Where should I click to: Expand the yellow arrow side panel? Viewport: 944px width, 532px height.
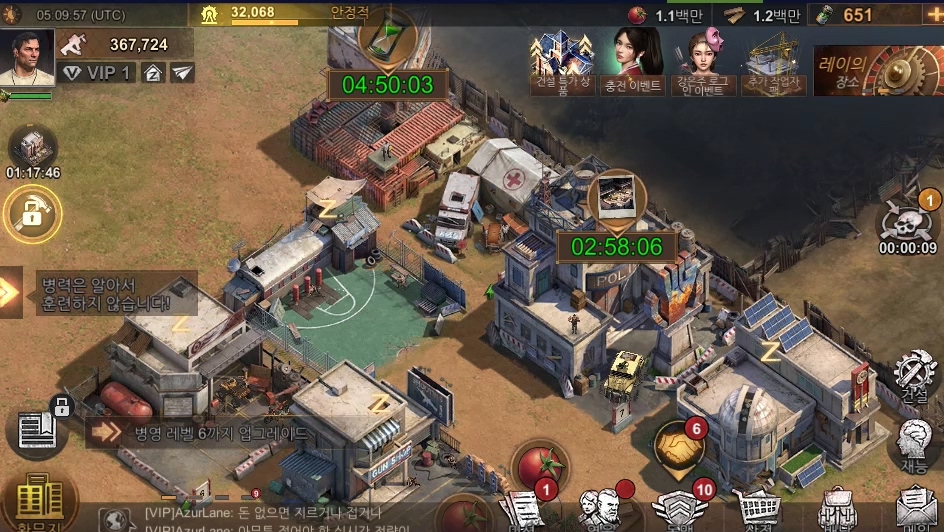point(10,292)
